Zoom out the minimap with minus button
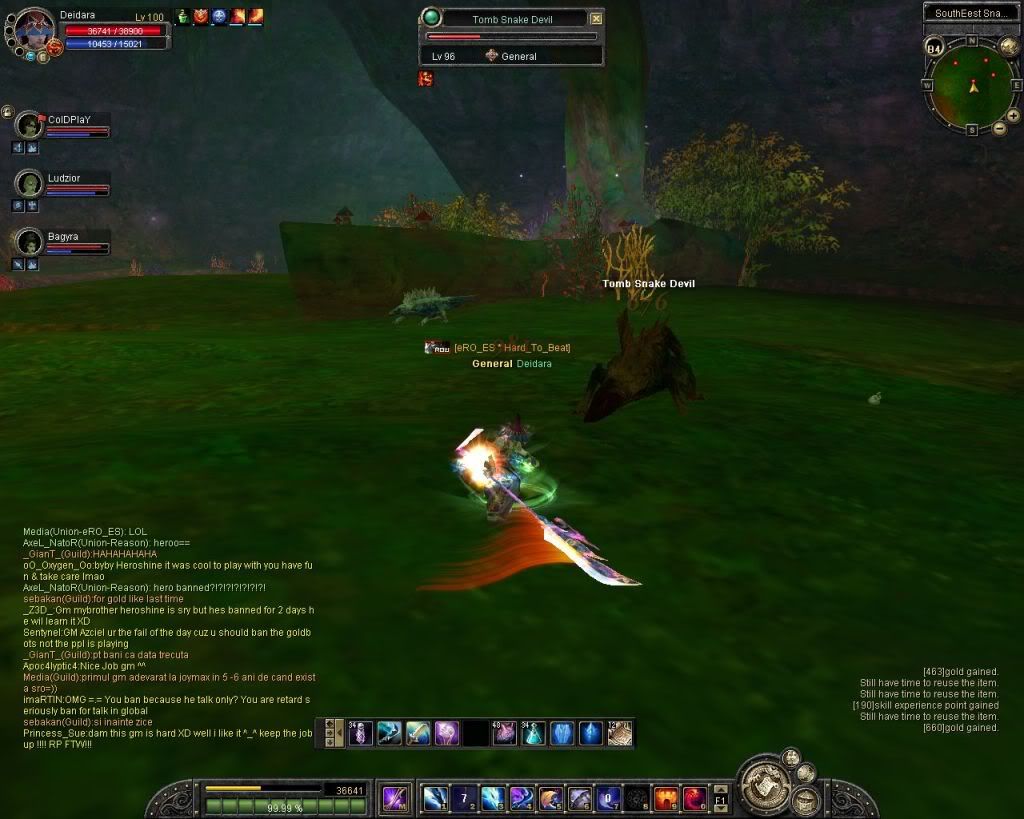 999,128
